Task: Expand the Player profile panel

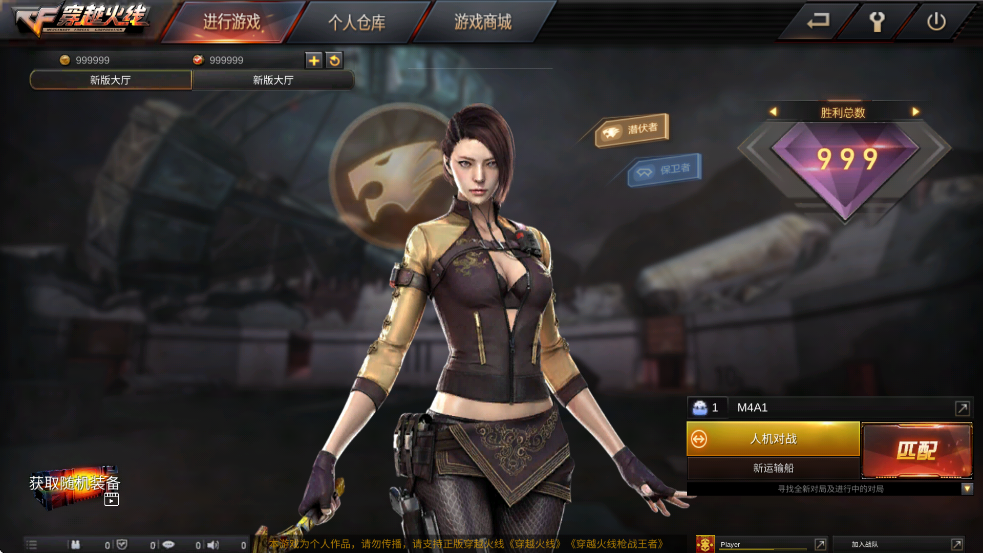Action: 820,545
